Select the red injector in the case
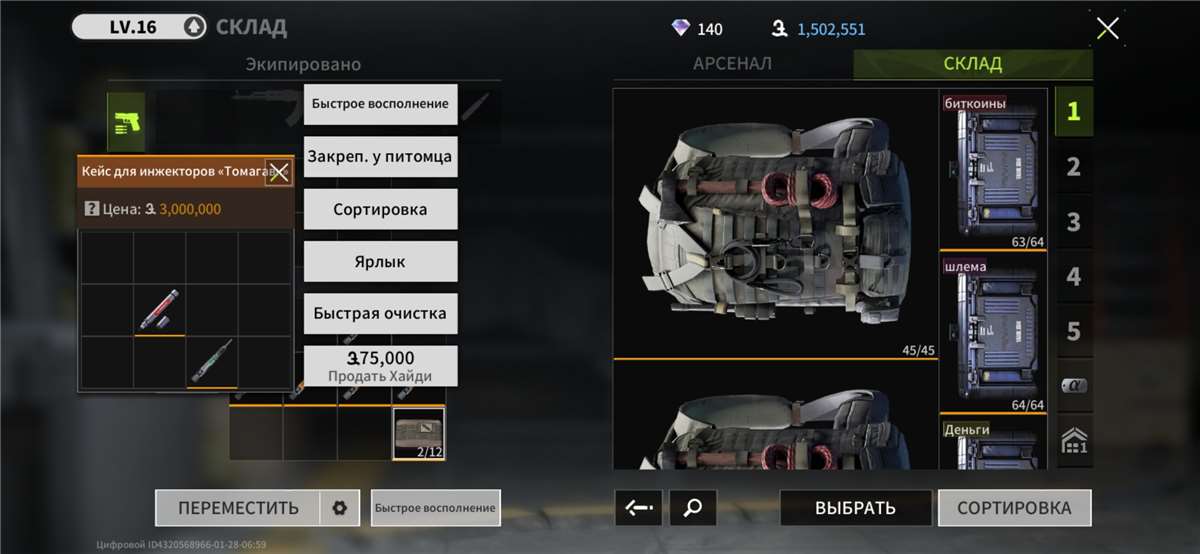This screenshot has width=1200, height=554. coord(160,310)
